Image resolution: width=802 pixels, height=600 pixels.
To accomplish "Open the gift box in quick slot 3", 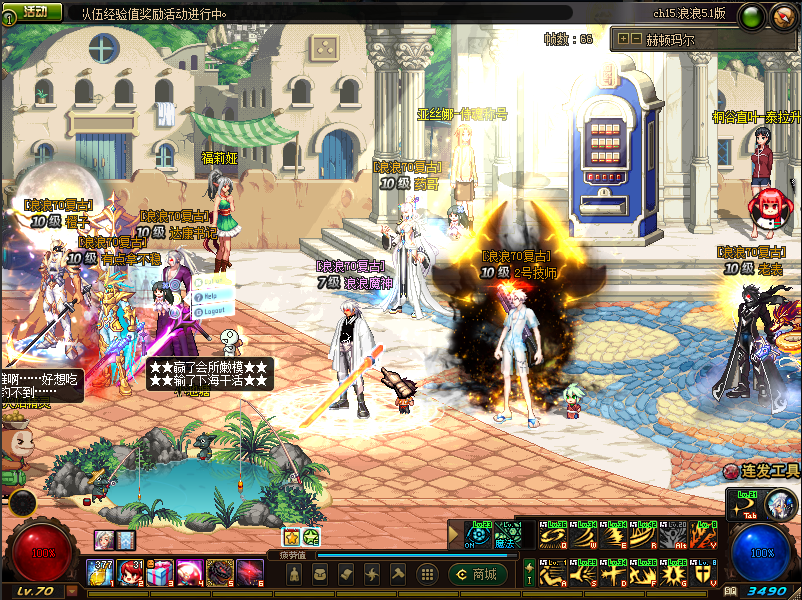I will pos(159,573).
